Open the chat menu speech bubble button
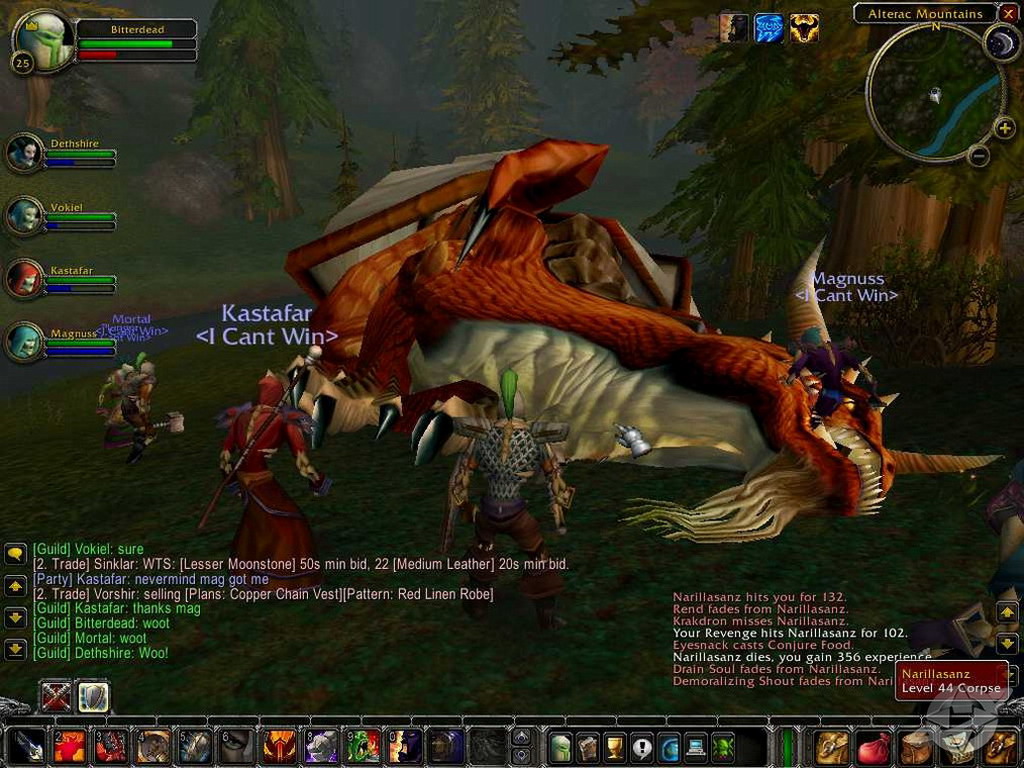The width and height of the screenshot is (1024, 768). click(15, 553)
